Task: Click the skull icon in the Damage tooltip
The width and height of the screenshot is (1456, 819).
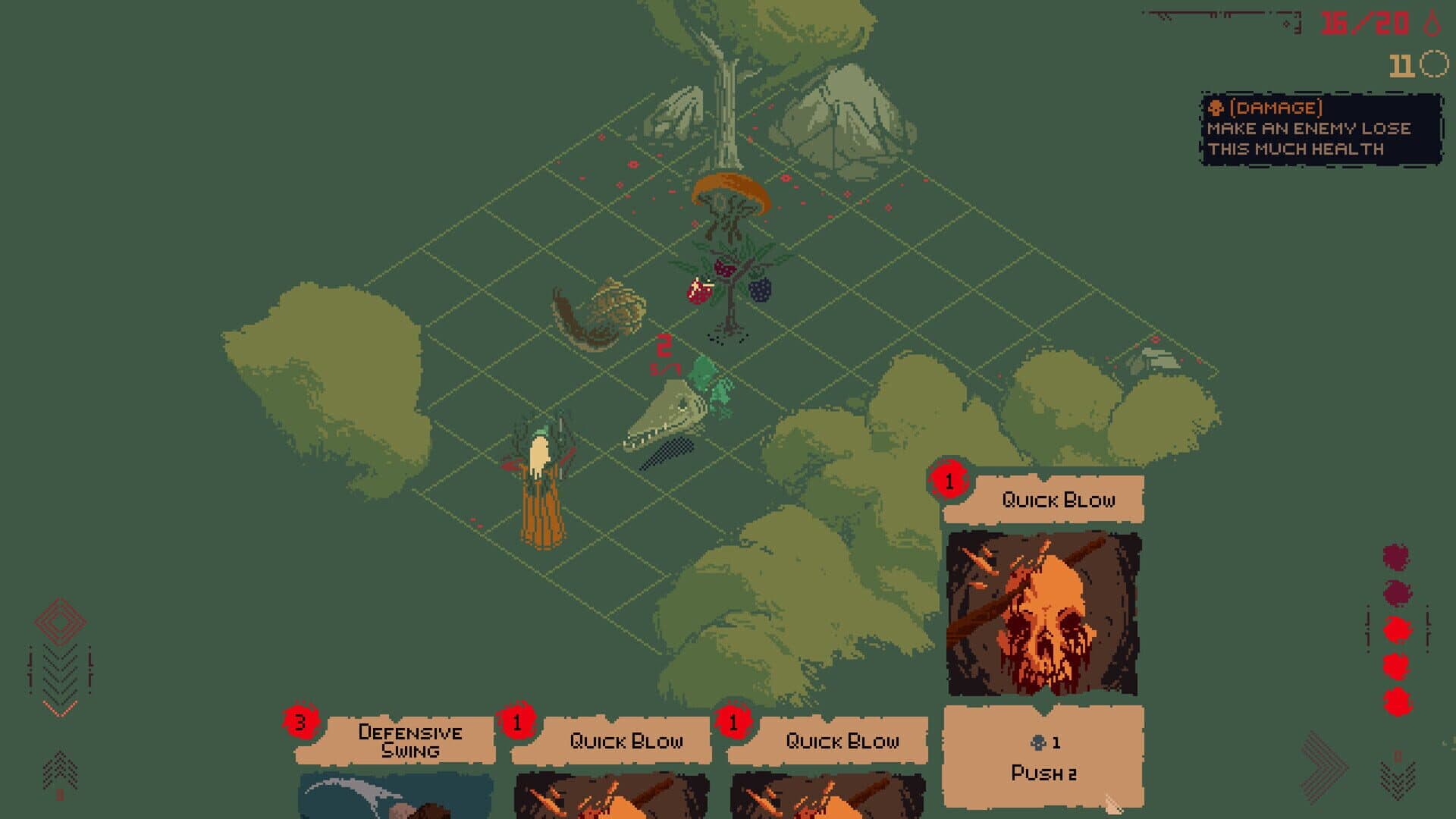Action: 1216,108
